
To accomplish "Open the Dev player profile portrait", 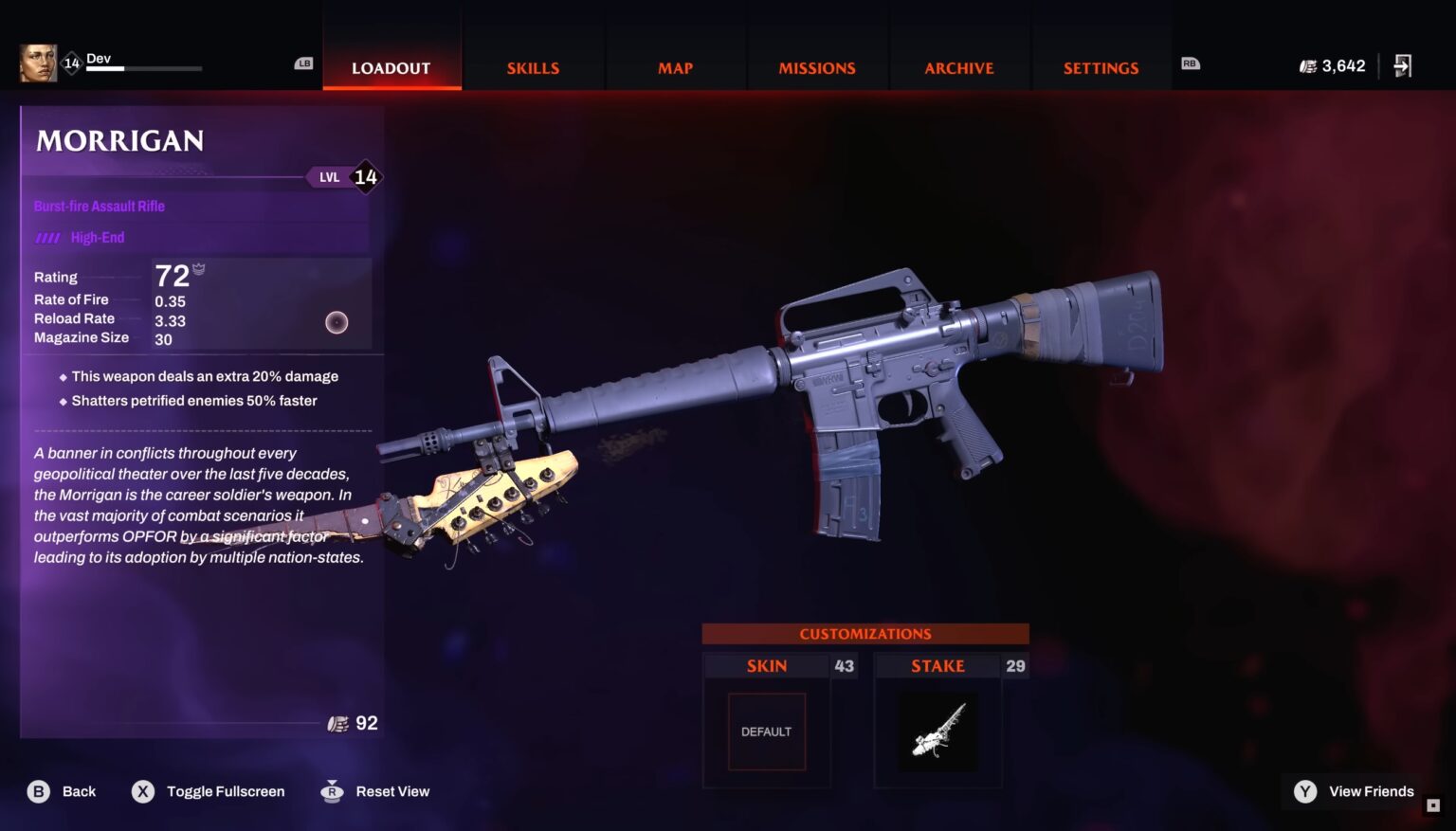I will tap(38, 63).
